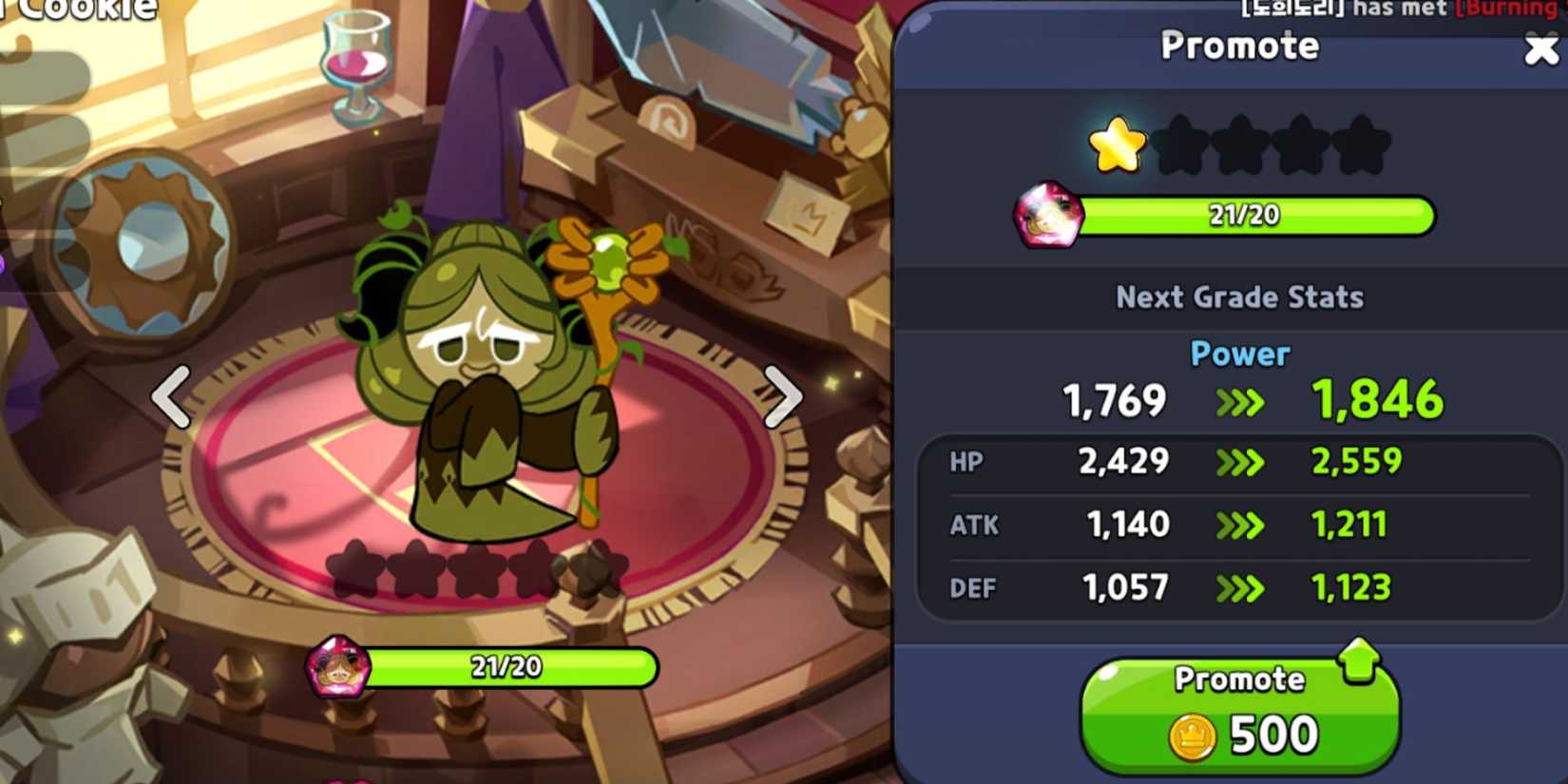Screen dimensions: 1568x784
Task: Click the left navigation chevron arrow
Action: (x=171, y=395)
